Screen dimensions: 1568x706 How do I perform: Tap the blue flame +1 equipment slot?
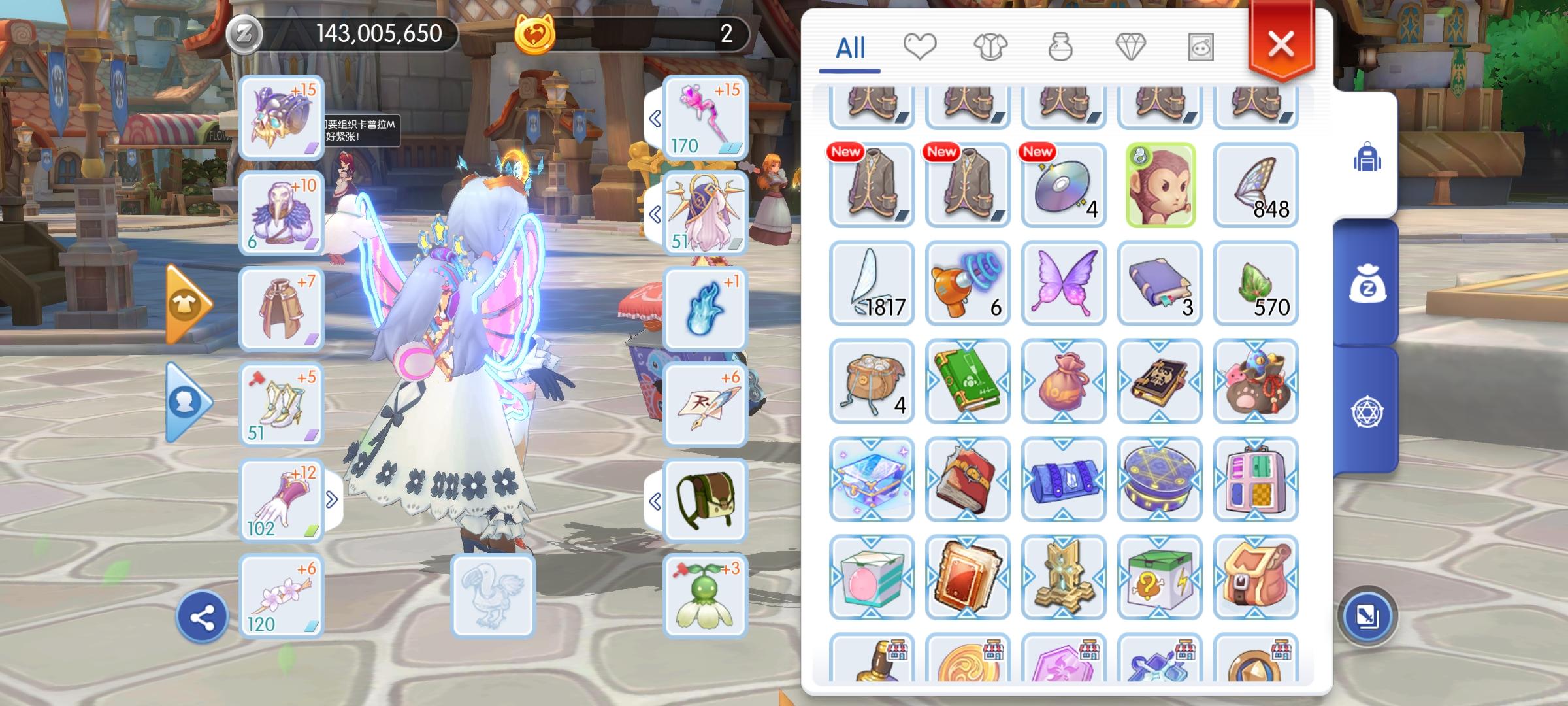[x=707, y=309]
